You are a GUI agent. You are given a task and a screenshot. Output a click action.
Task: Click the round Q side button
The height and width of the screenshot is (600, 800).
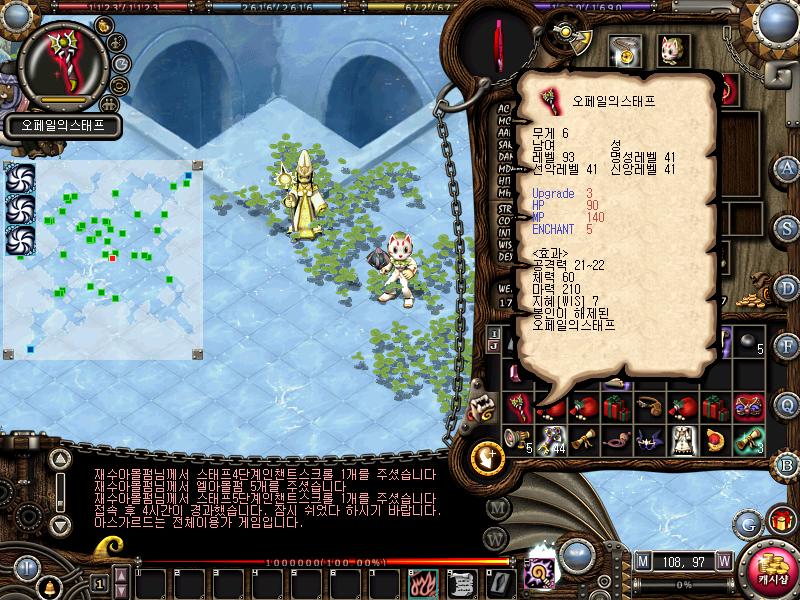[787, 404]
